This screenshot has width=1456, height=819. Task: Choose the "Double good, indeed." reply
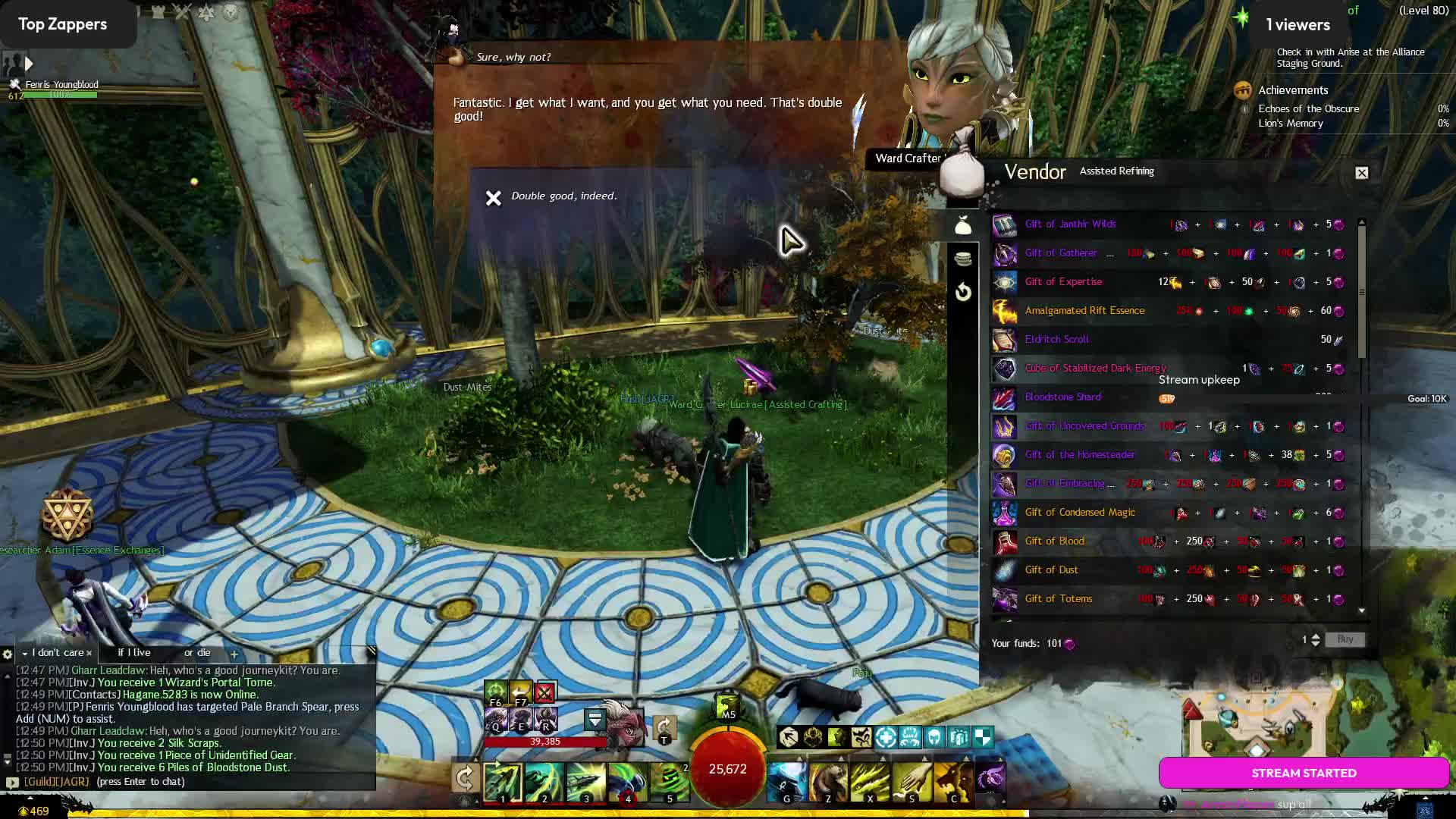tap(563, 196)
